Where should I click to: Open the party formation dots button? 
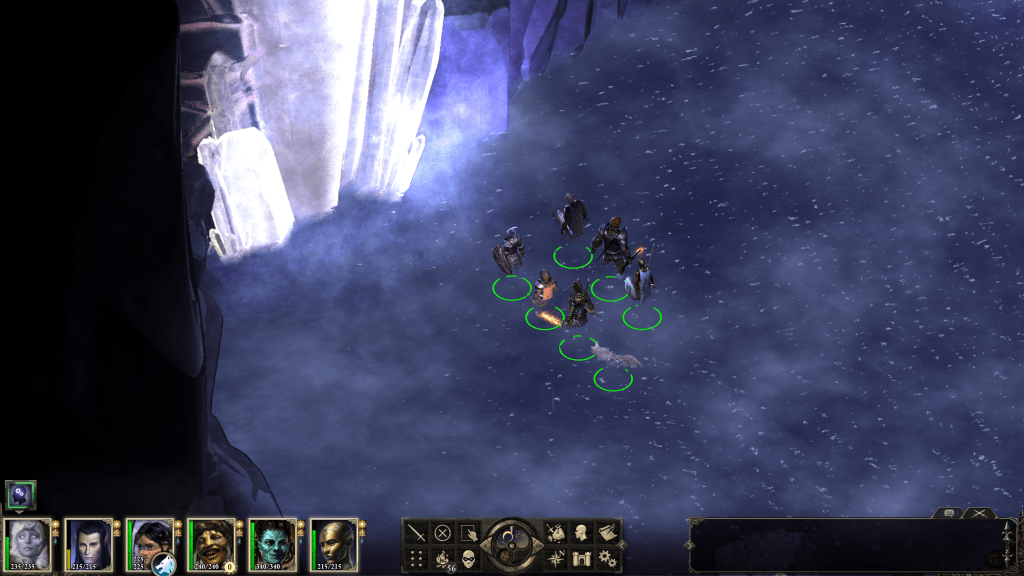[x=417, y=557]
